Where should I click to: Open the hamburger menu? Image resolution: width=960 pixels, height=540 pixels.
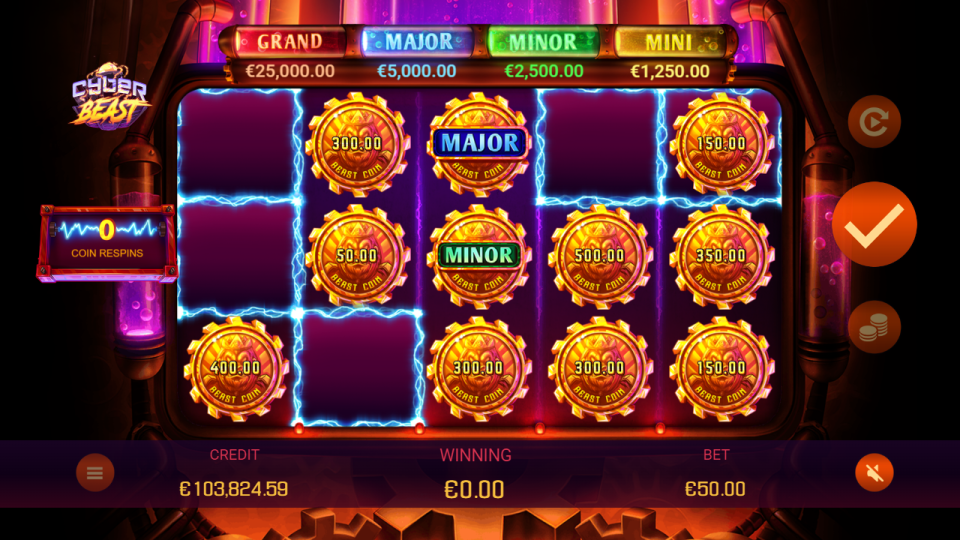click(95, 473)
